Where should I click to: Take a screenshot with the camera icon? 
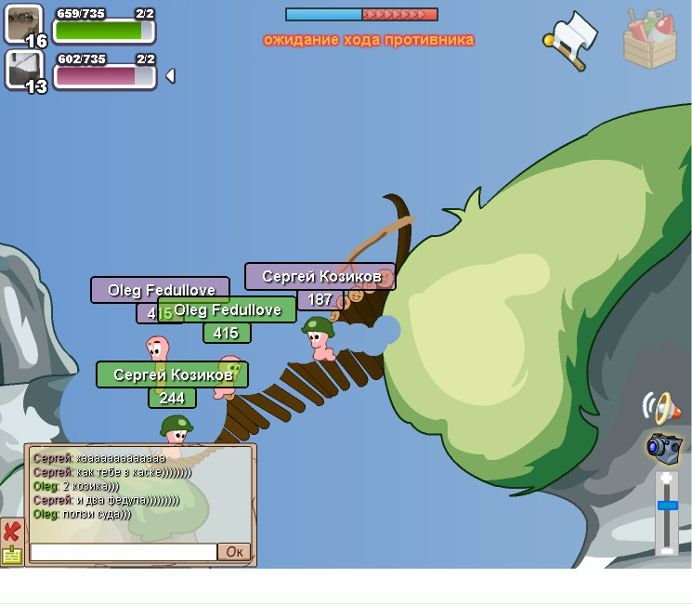pyautogui.click(x=663, y=447)
